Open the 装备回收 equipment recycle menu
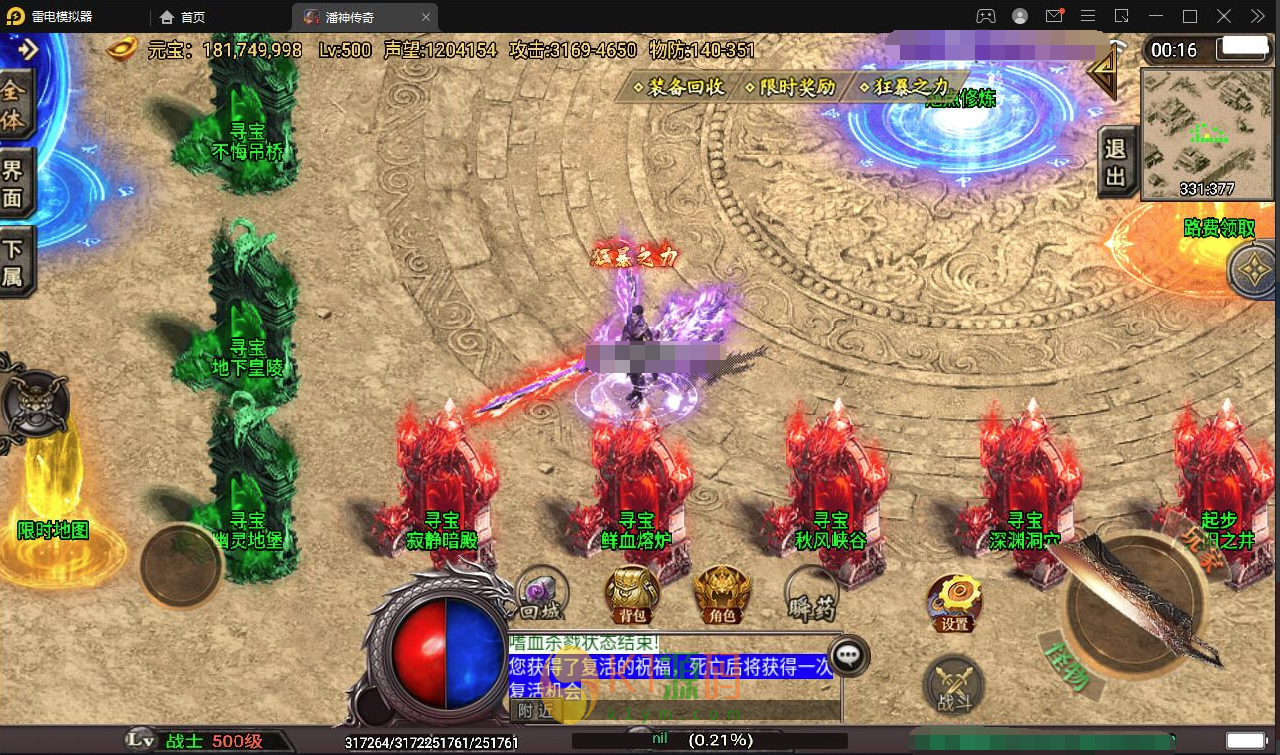 click(679, 87)
